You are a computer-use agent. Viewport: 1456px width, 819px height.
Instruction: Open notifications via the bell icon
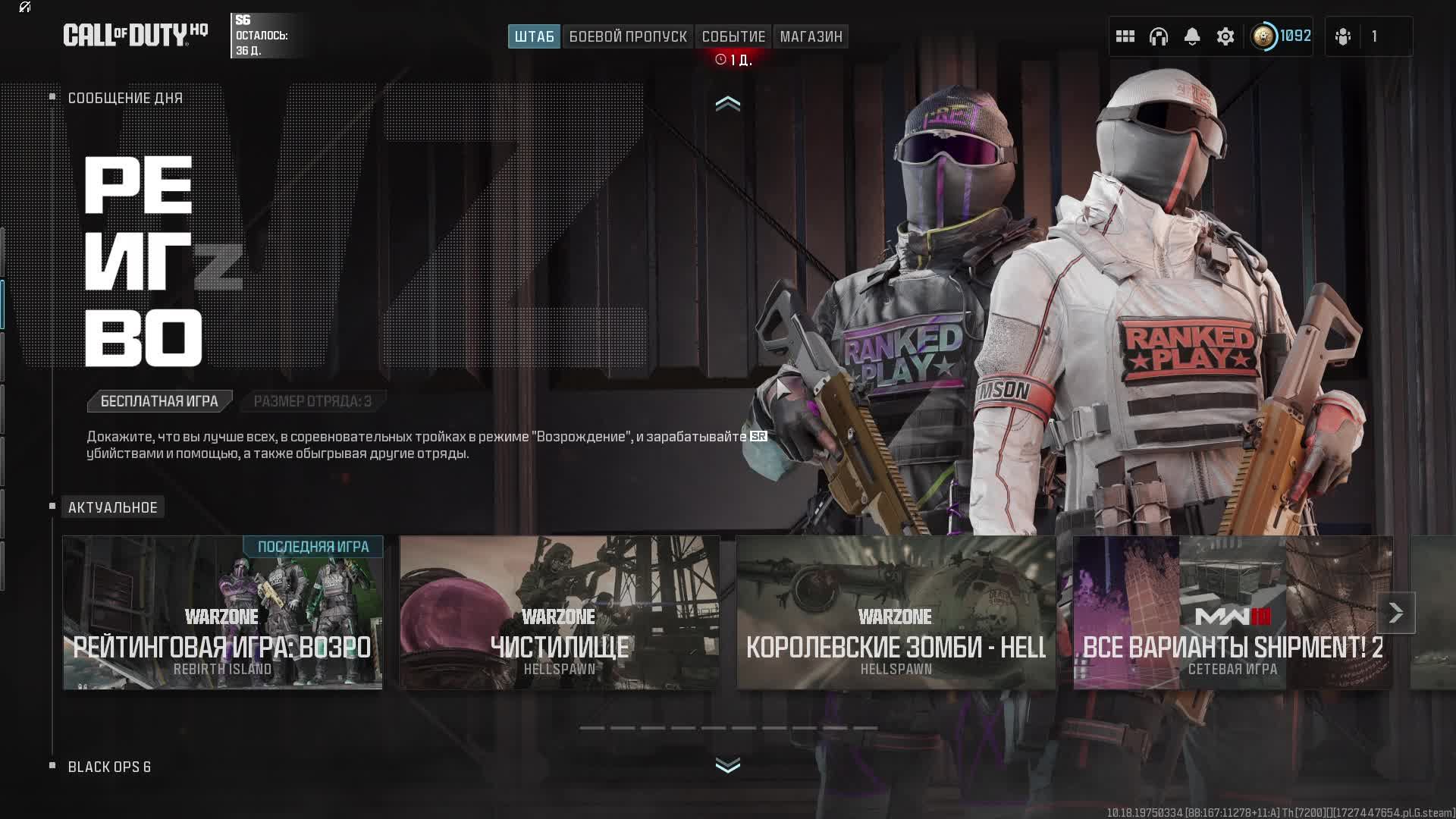pos(1192,36)
